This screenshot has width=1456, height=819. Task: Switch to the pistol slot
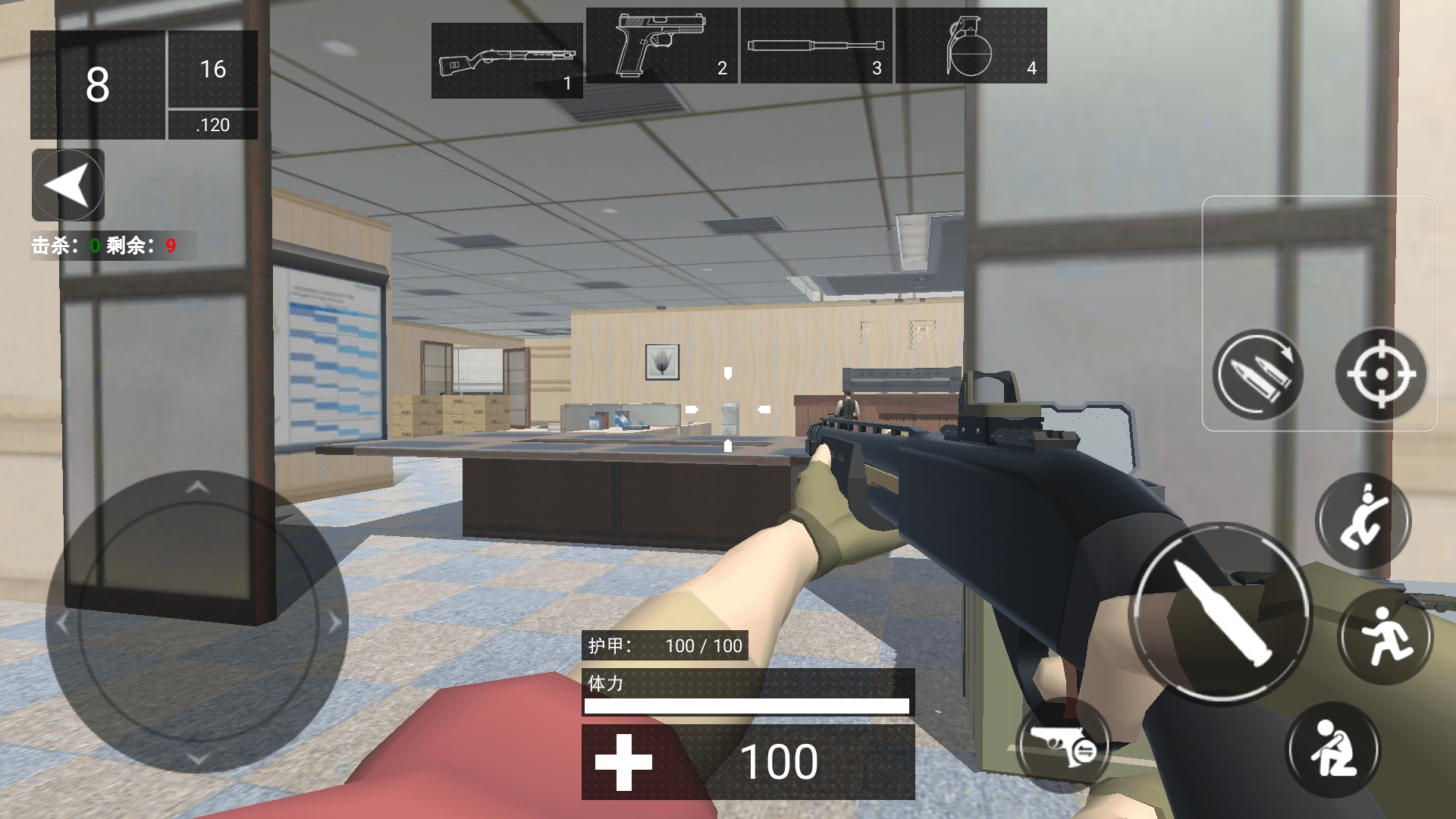[x=661, y=45]
